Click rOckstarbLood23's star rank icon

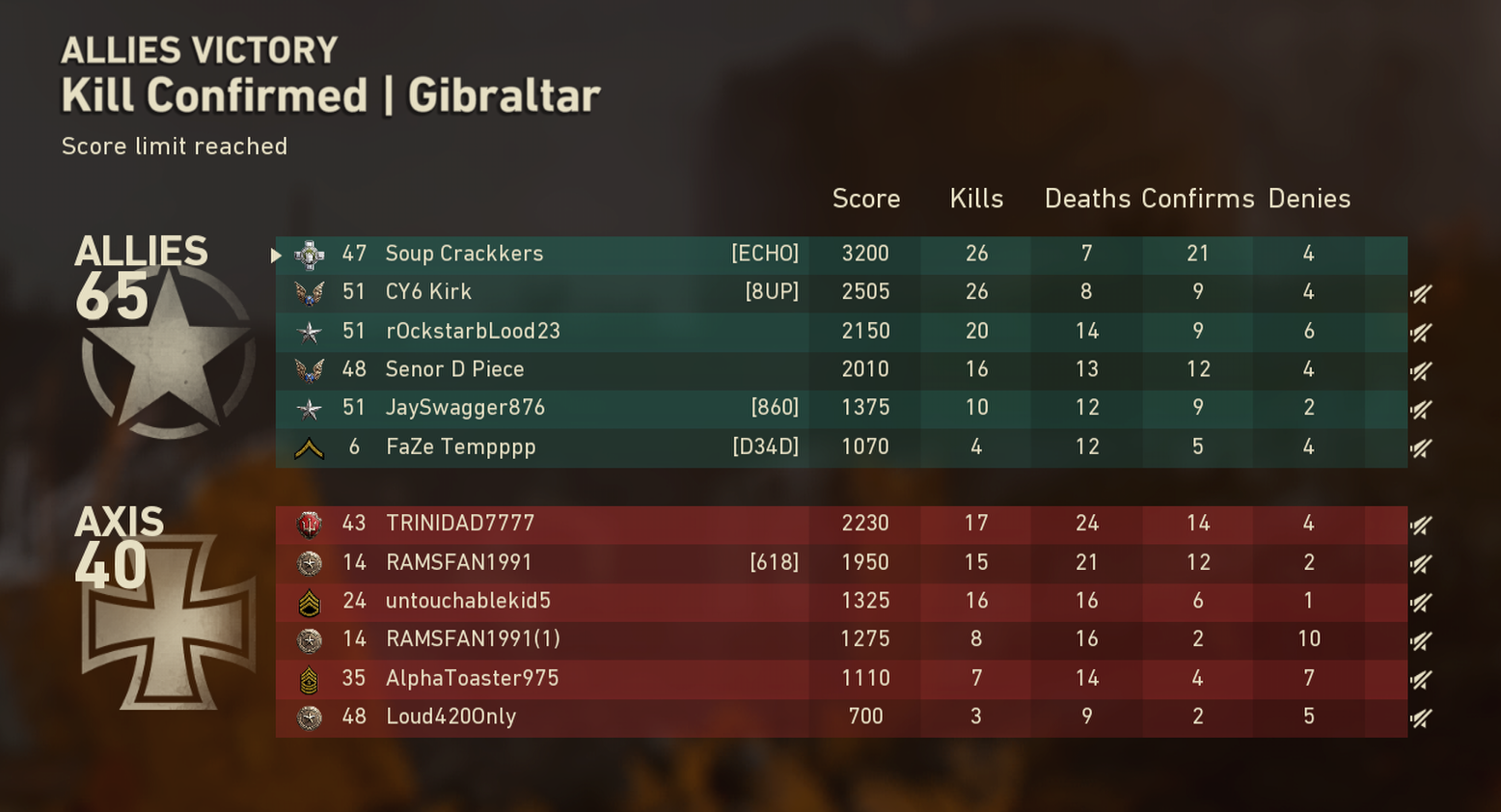pos(307,331)
